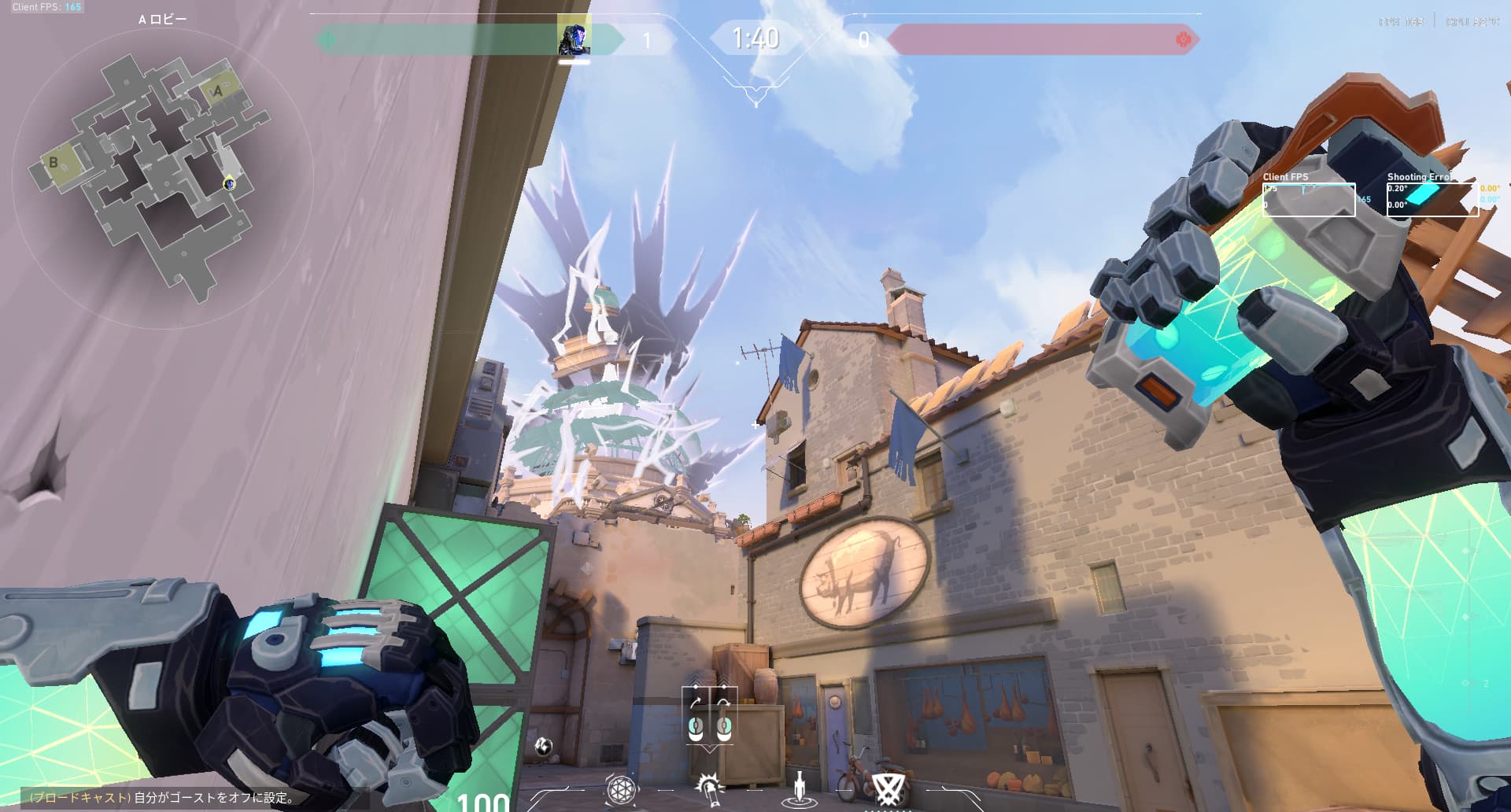This screenshot has height=812, width=1511.
Task: Activate the FRAG/ment geodesic sphere ability
Action: click(620, 788)
